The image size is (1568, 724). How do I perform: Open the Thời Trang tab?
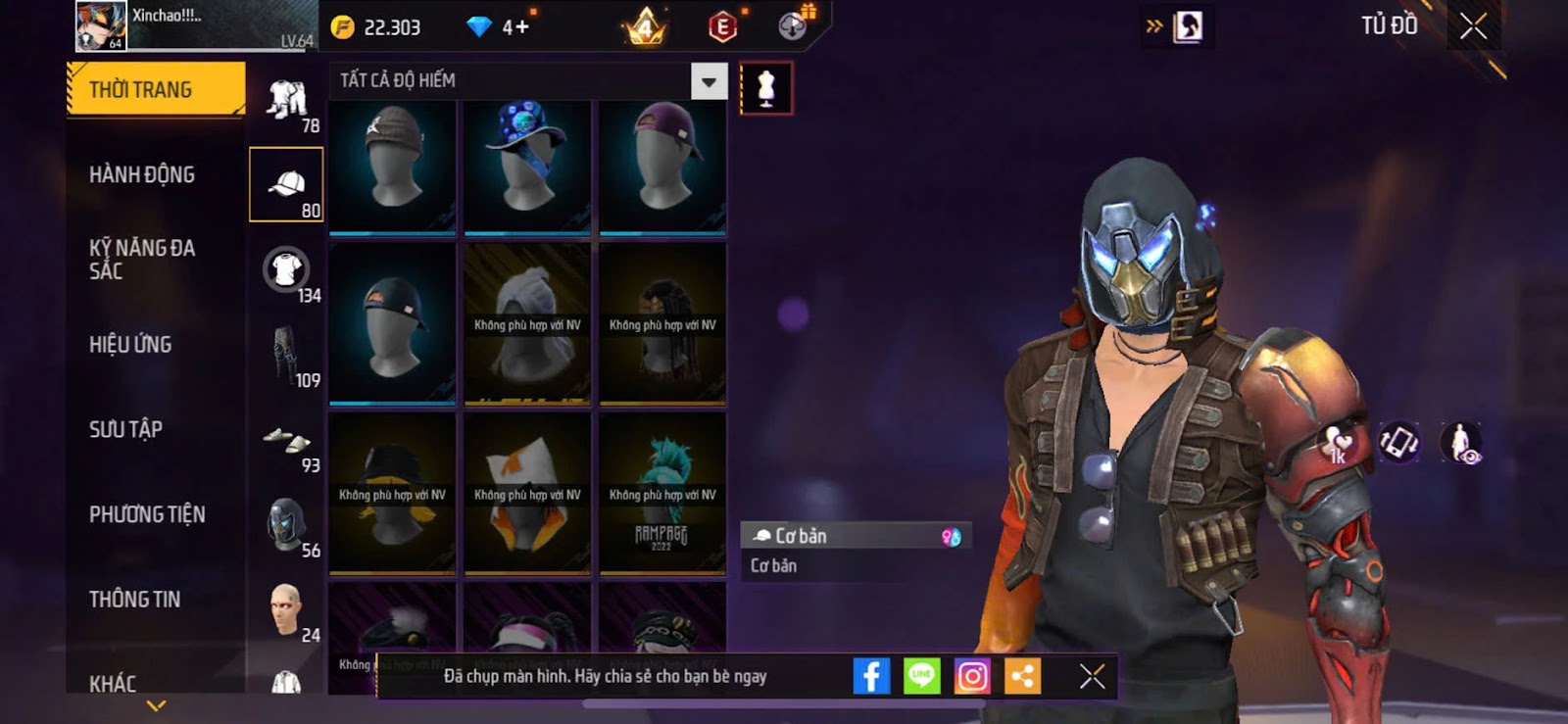coord(155,89)
